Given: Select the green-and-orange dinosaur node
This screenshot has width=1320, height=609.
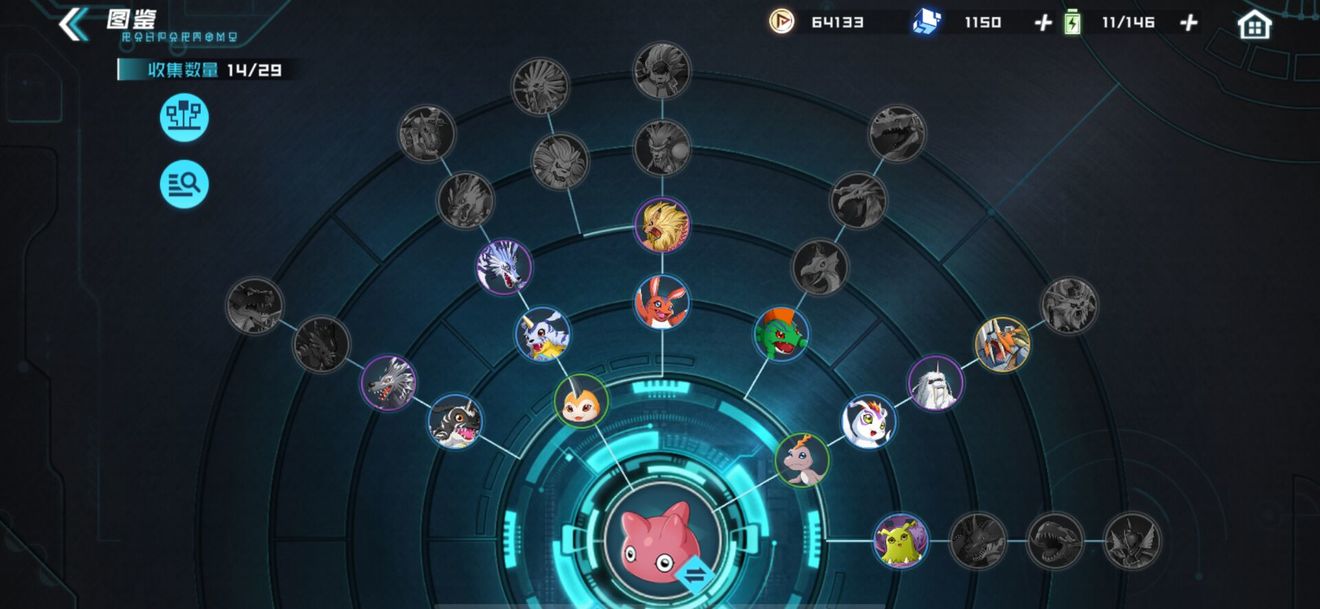Looking at the screenshot, I should pyautogui.click(x=781, y=334).
